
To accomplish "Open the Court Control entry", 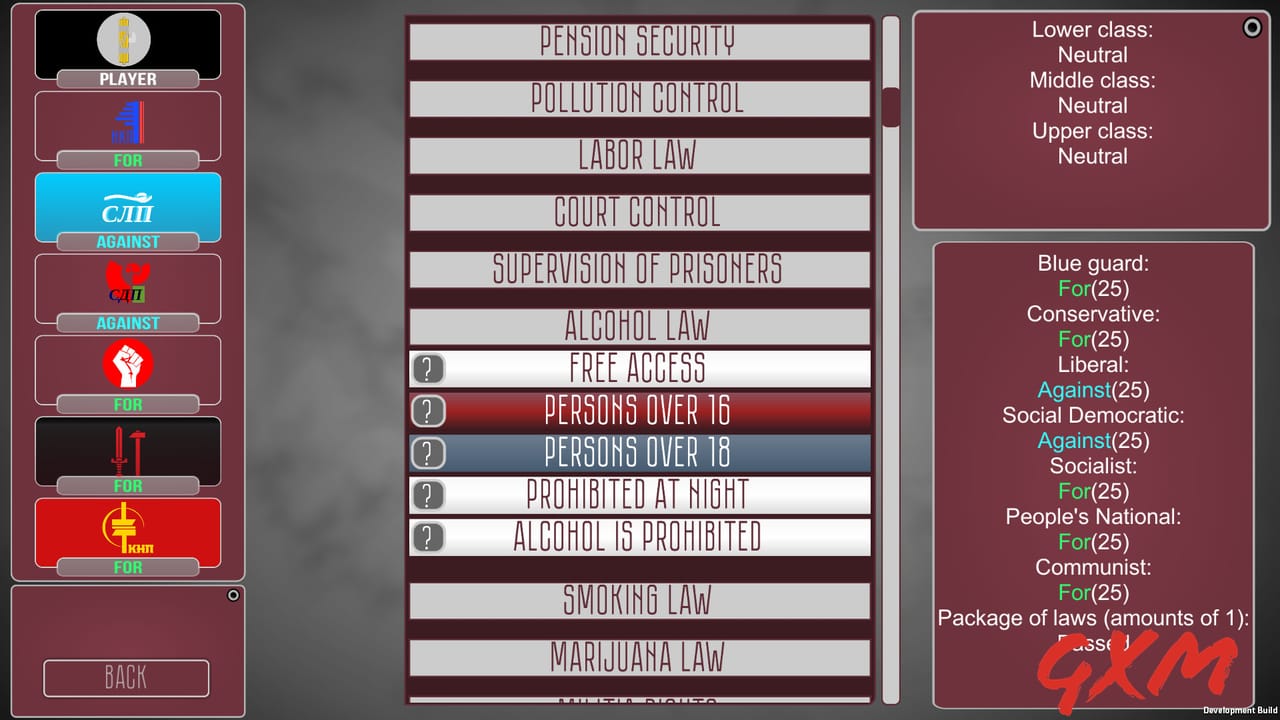I will [640, 212].
